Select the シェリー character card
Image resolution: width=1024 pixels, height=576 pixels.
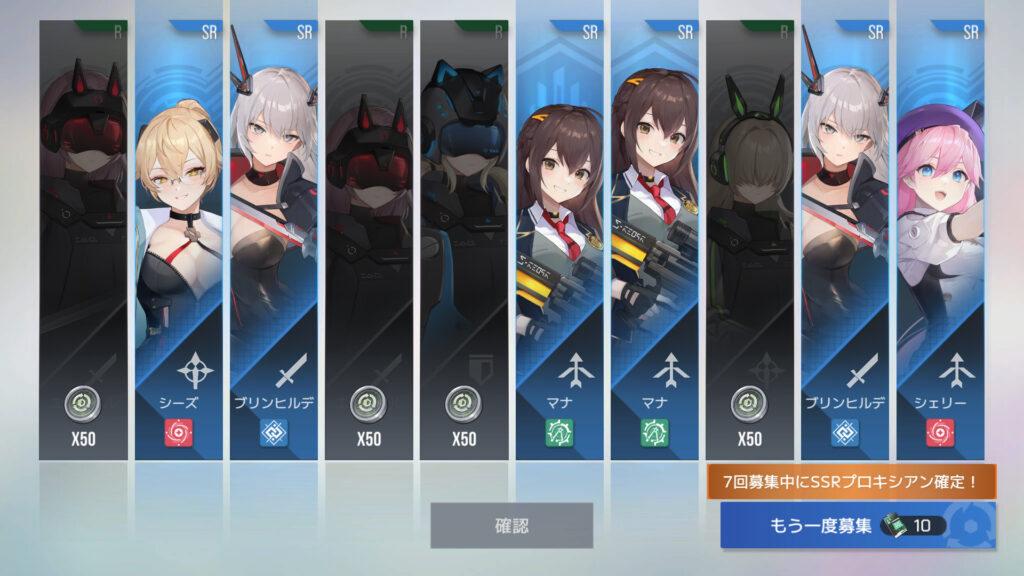(940, 240)
